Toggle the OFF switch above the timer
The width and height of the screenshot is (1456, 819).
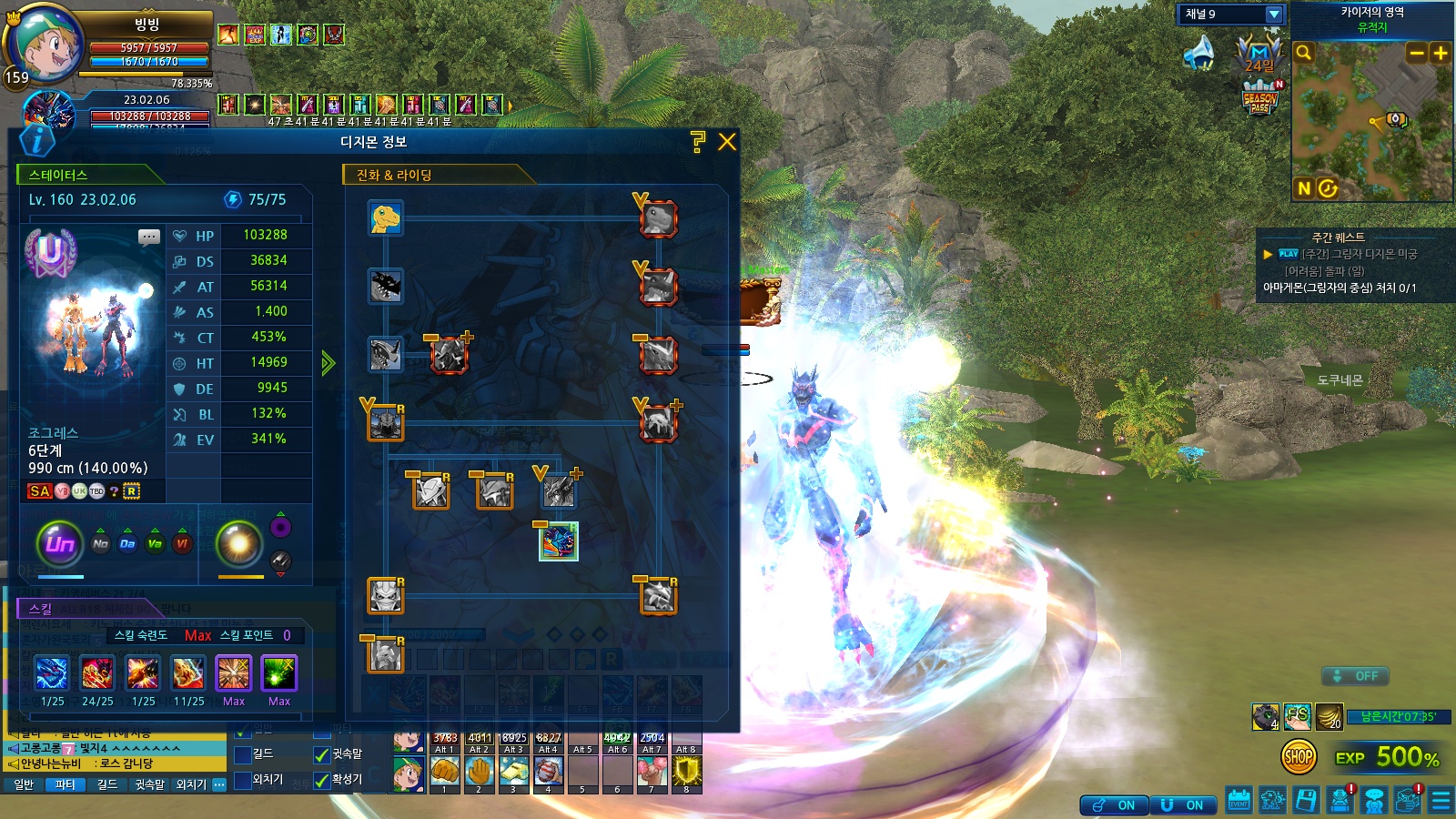pyautogui.click(x=1355, y=676)
